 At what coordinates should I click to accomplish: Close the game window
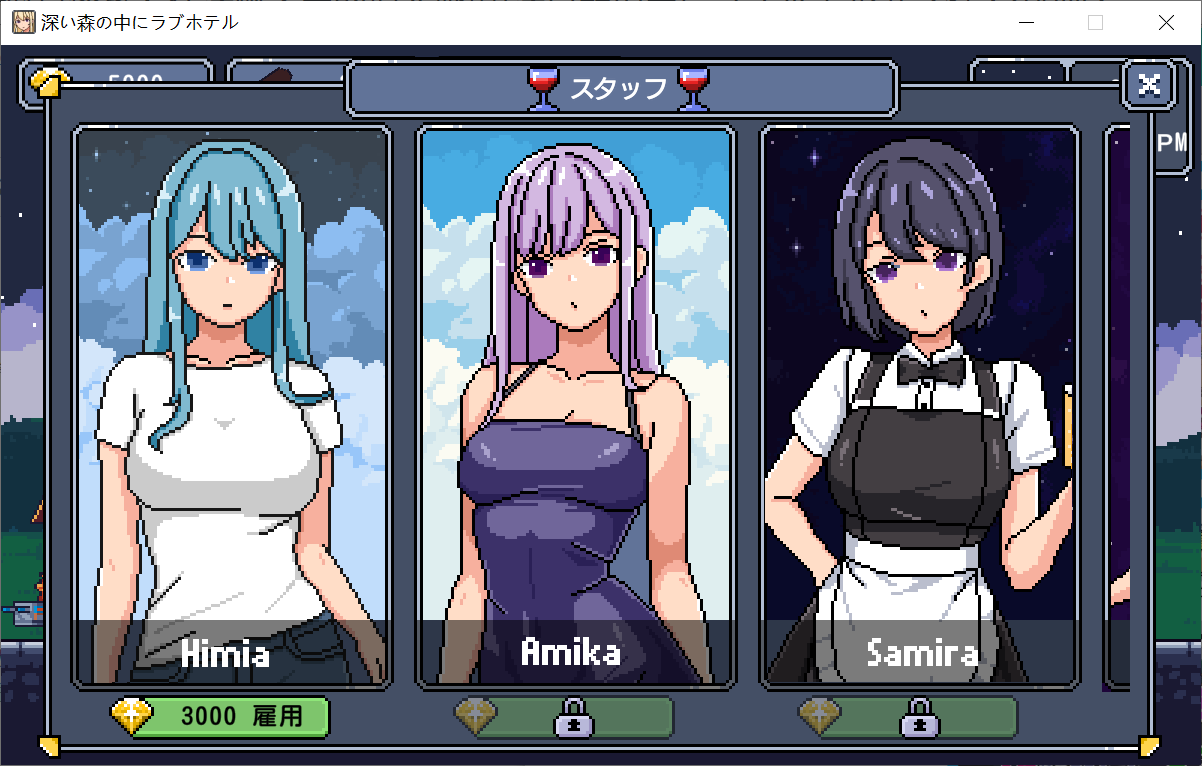[x=1166, y=23]
